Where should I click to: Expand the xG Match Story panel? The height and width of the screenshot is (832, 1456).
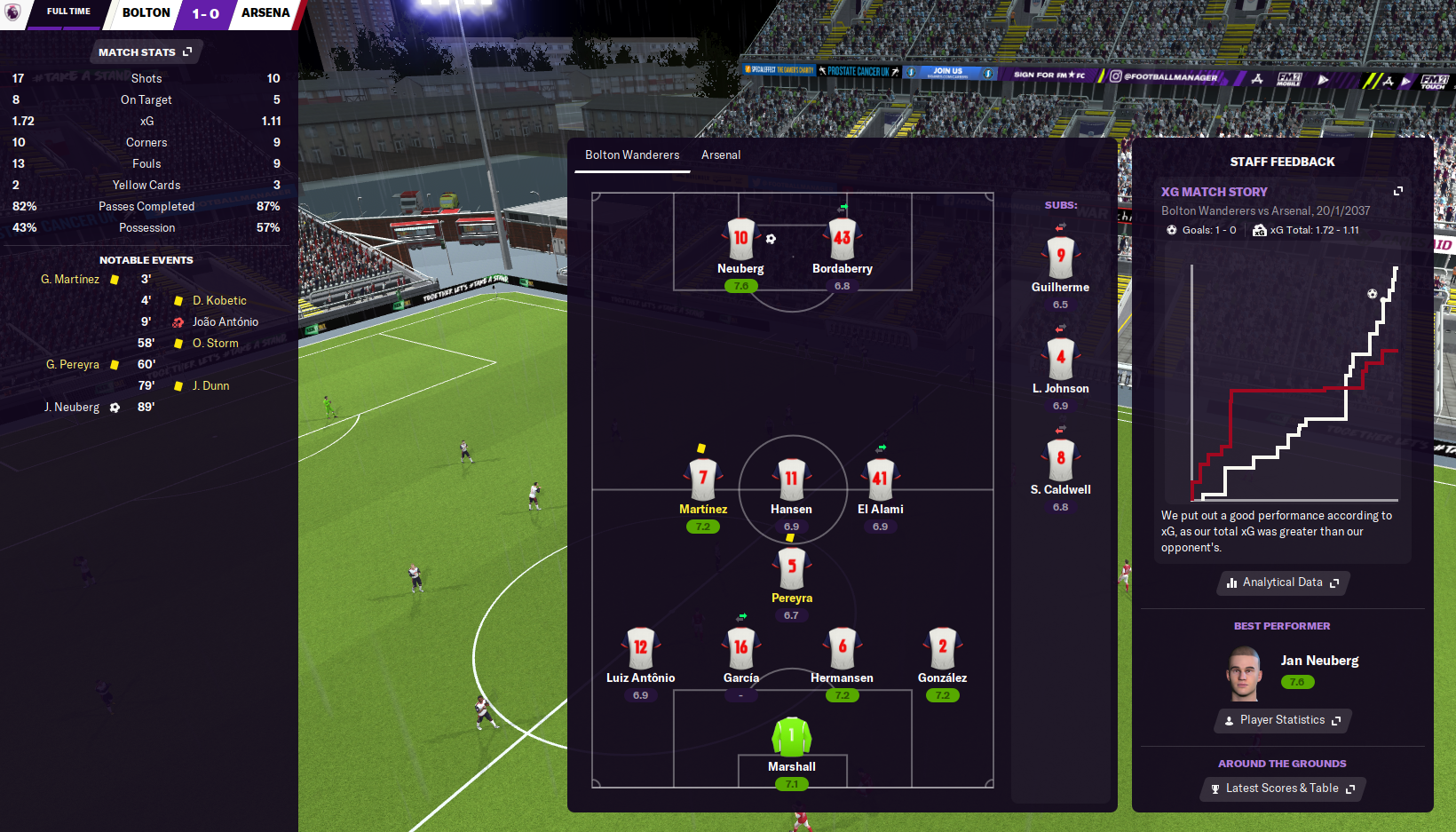[x=1398, y=191]
